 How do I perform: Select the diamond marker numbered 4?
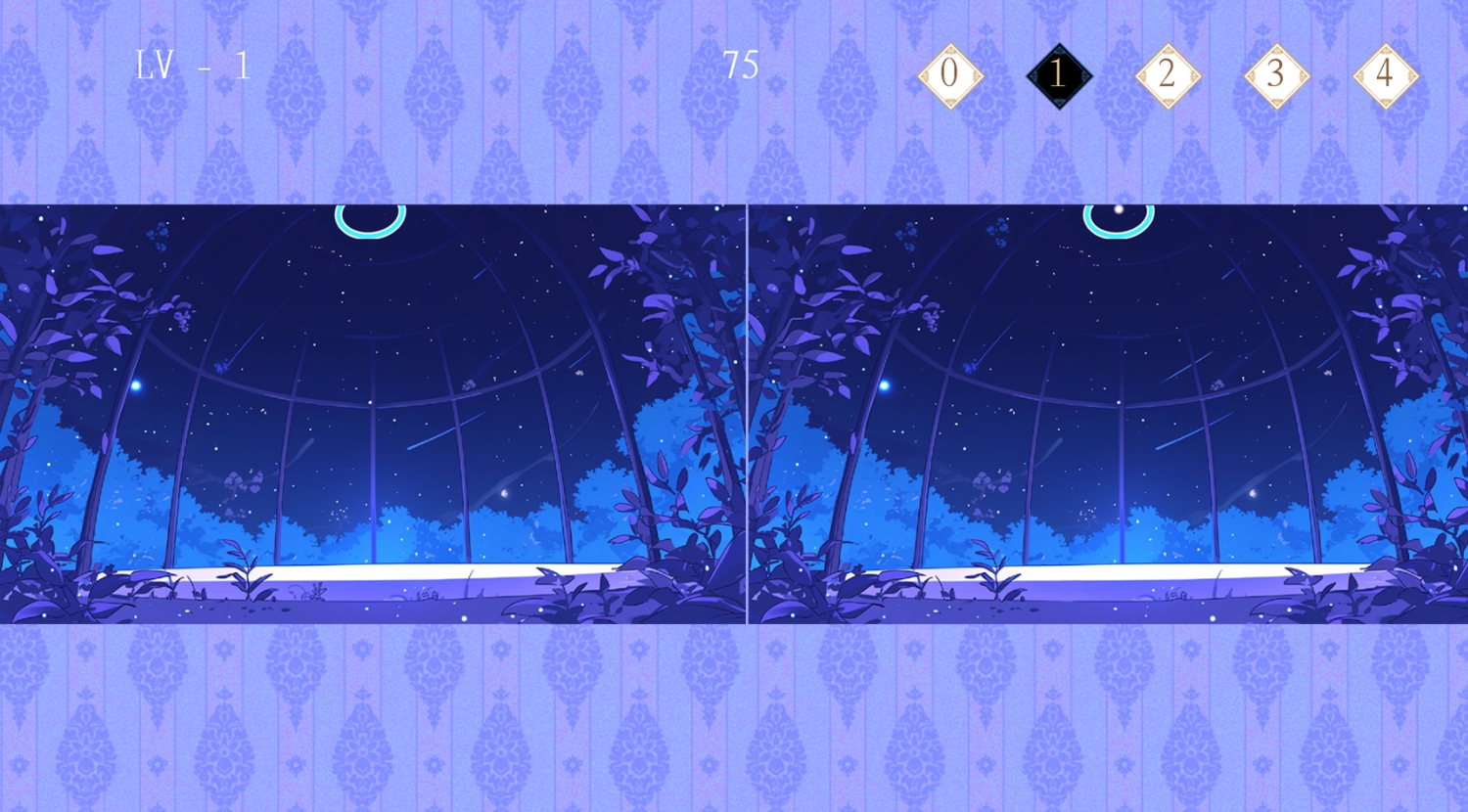[x=1386, y=75]
